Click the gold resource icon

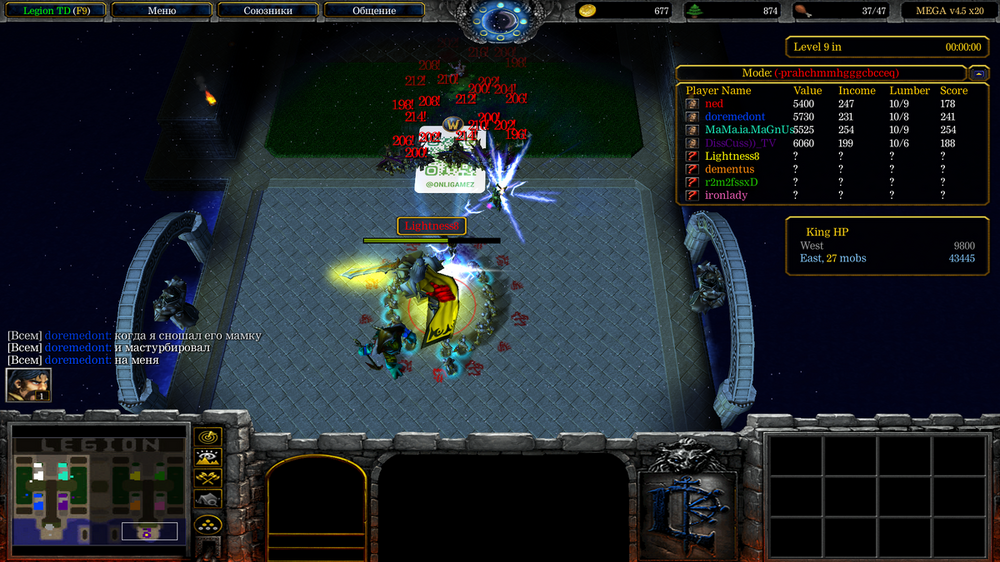click(588, 11)
